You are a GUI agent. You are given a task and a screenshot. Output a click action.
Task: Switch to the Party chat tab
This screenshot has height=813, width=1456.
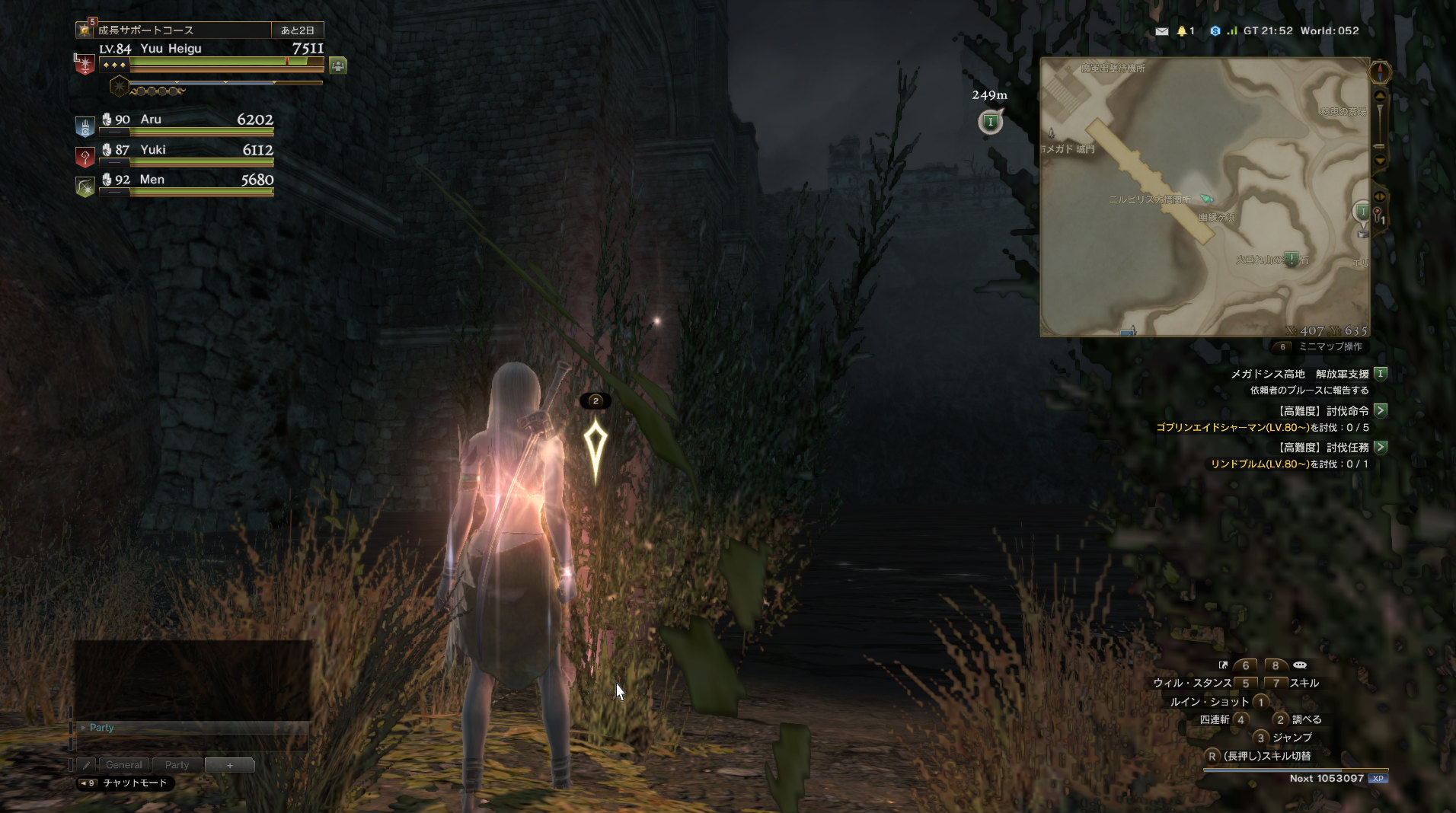(177, 765)
